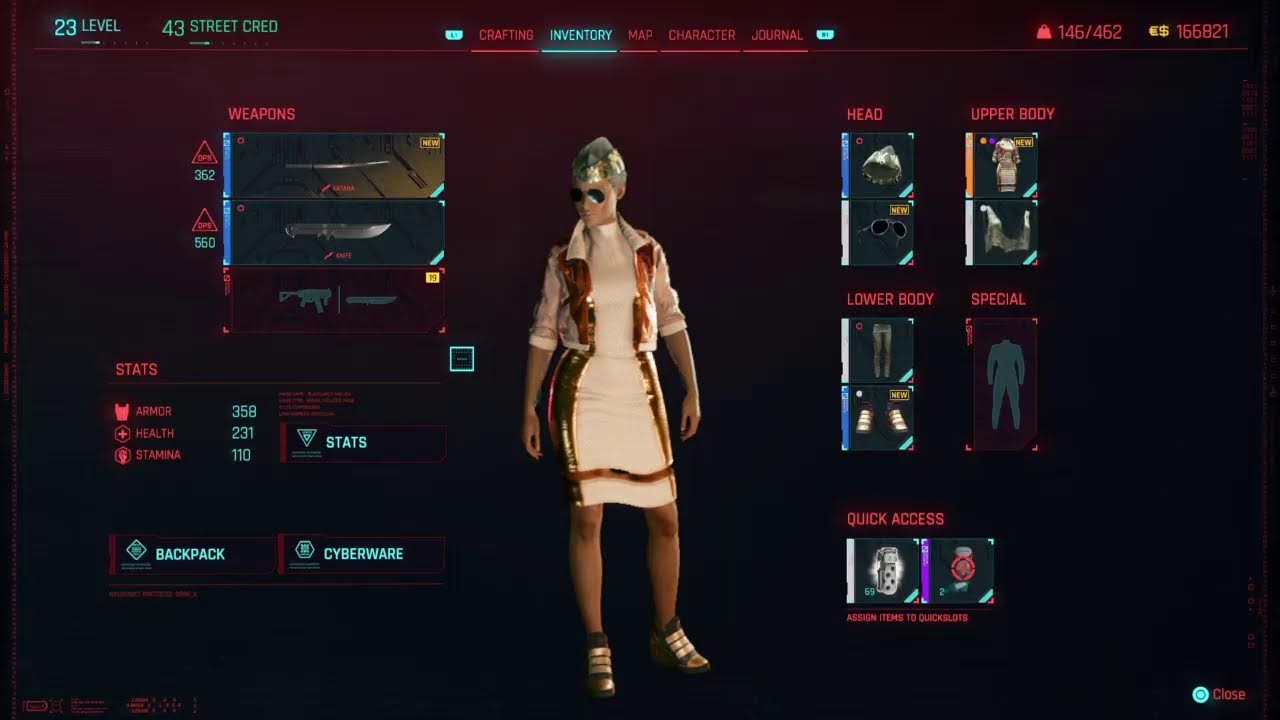Open the Map tab
1280x720 pixels.
pyautogui.click(x=639, y=35)
